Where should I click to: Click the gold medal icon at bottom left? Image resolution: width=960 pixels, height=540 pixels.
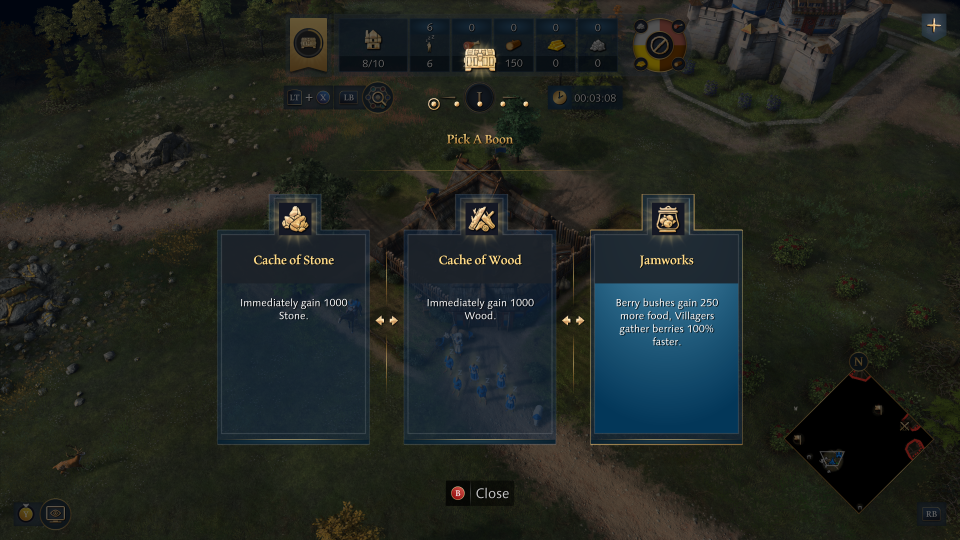(25, 513)
